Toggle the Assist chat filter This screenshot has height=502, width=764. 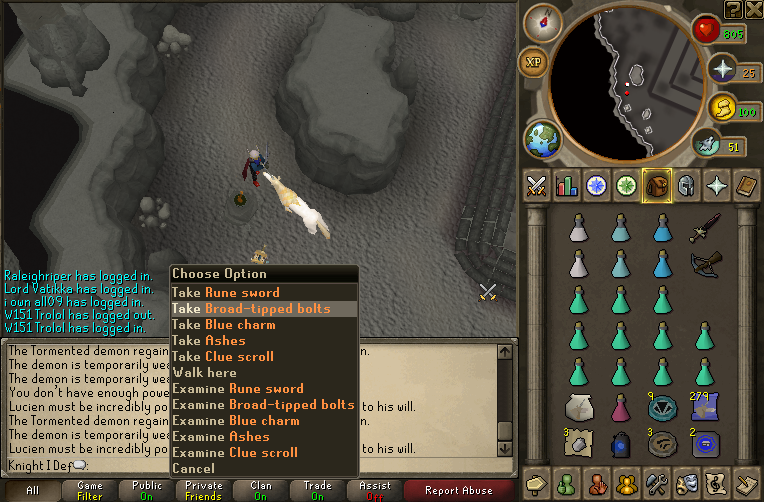(375, 490)
